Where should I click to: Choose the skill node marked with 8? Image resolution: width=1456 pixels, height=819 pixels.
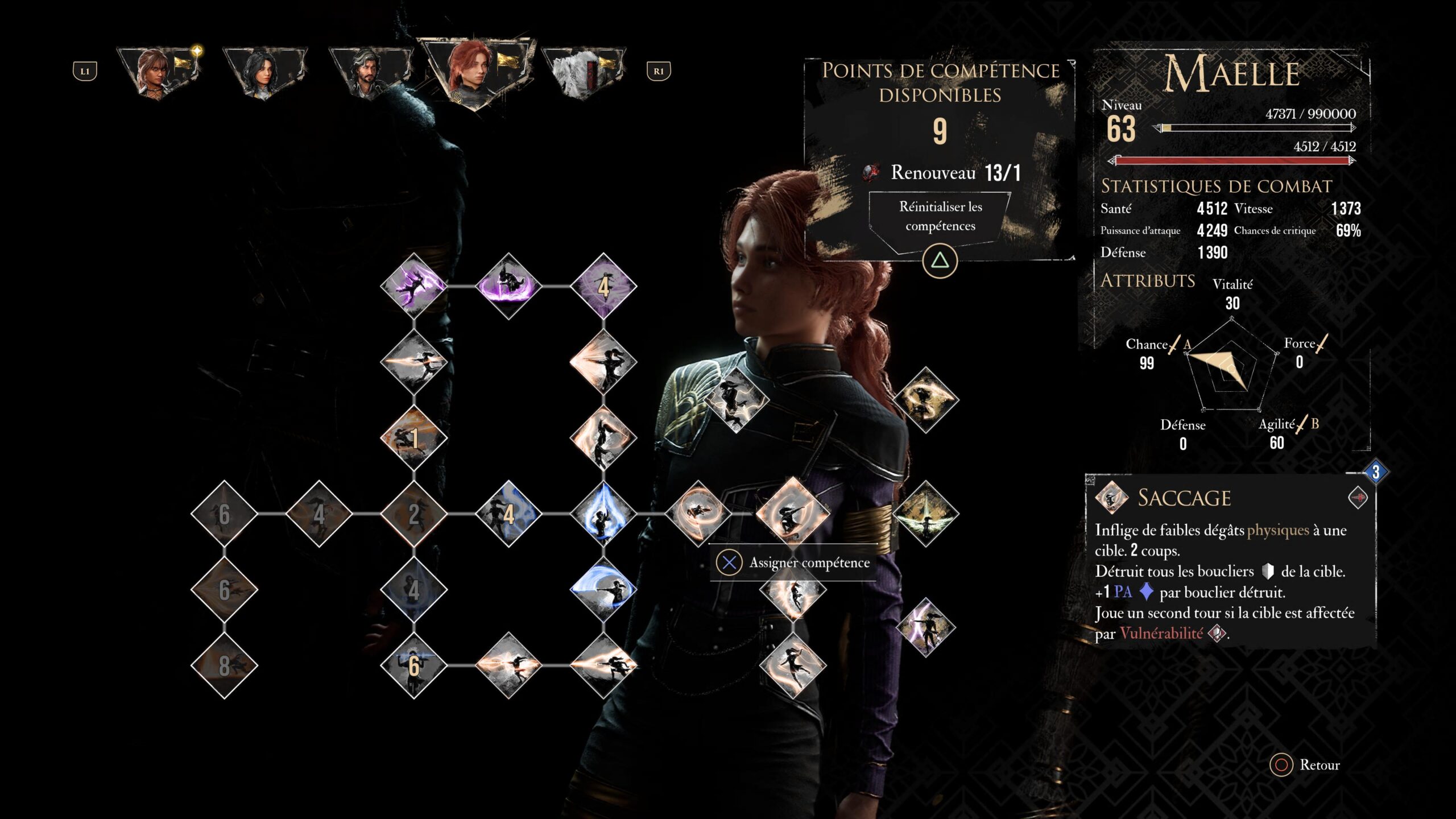click(x=224, y=665)
